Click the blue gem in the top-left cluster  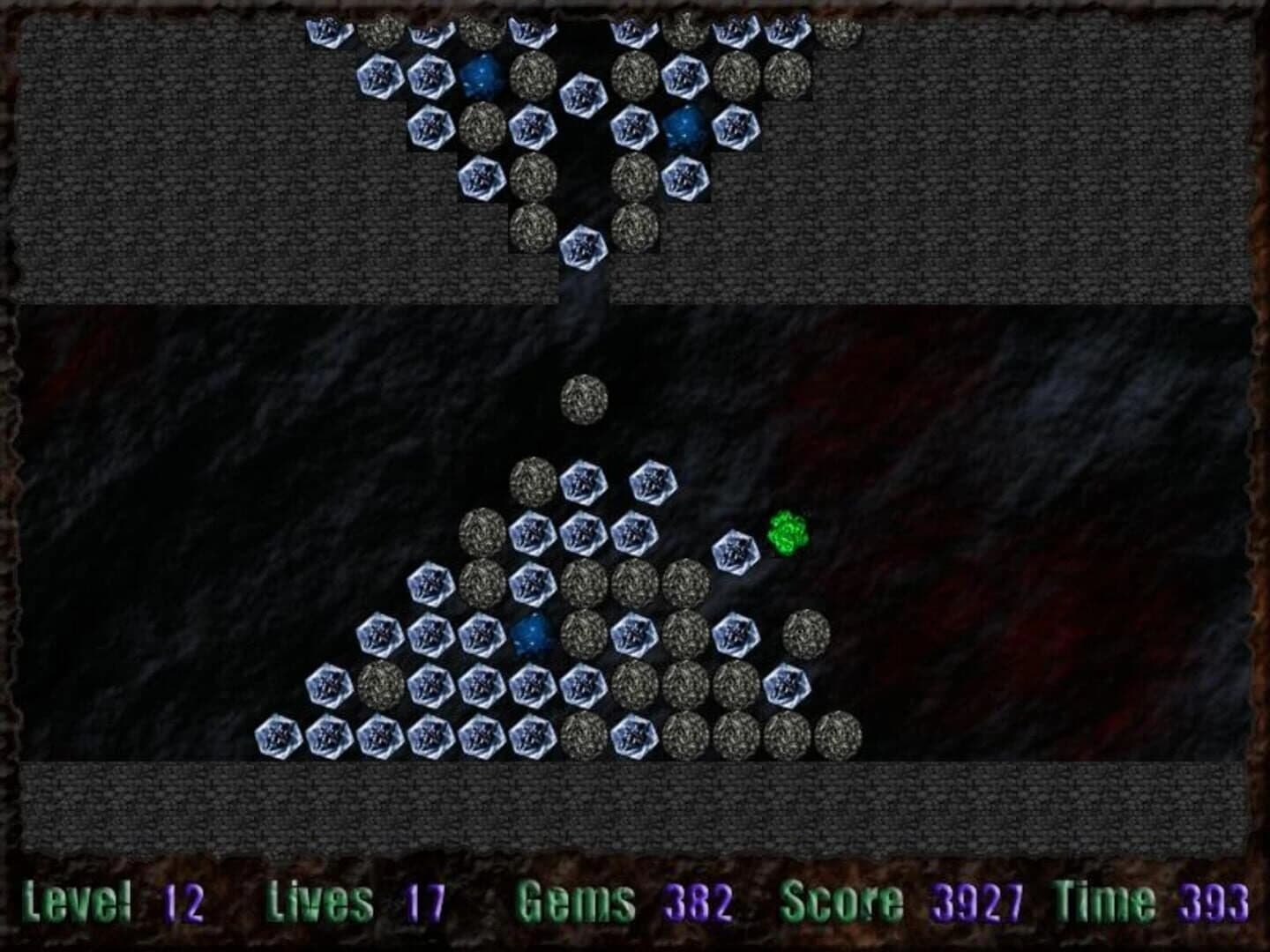tap(482, 76)
